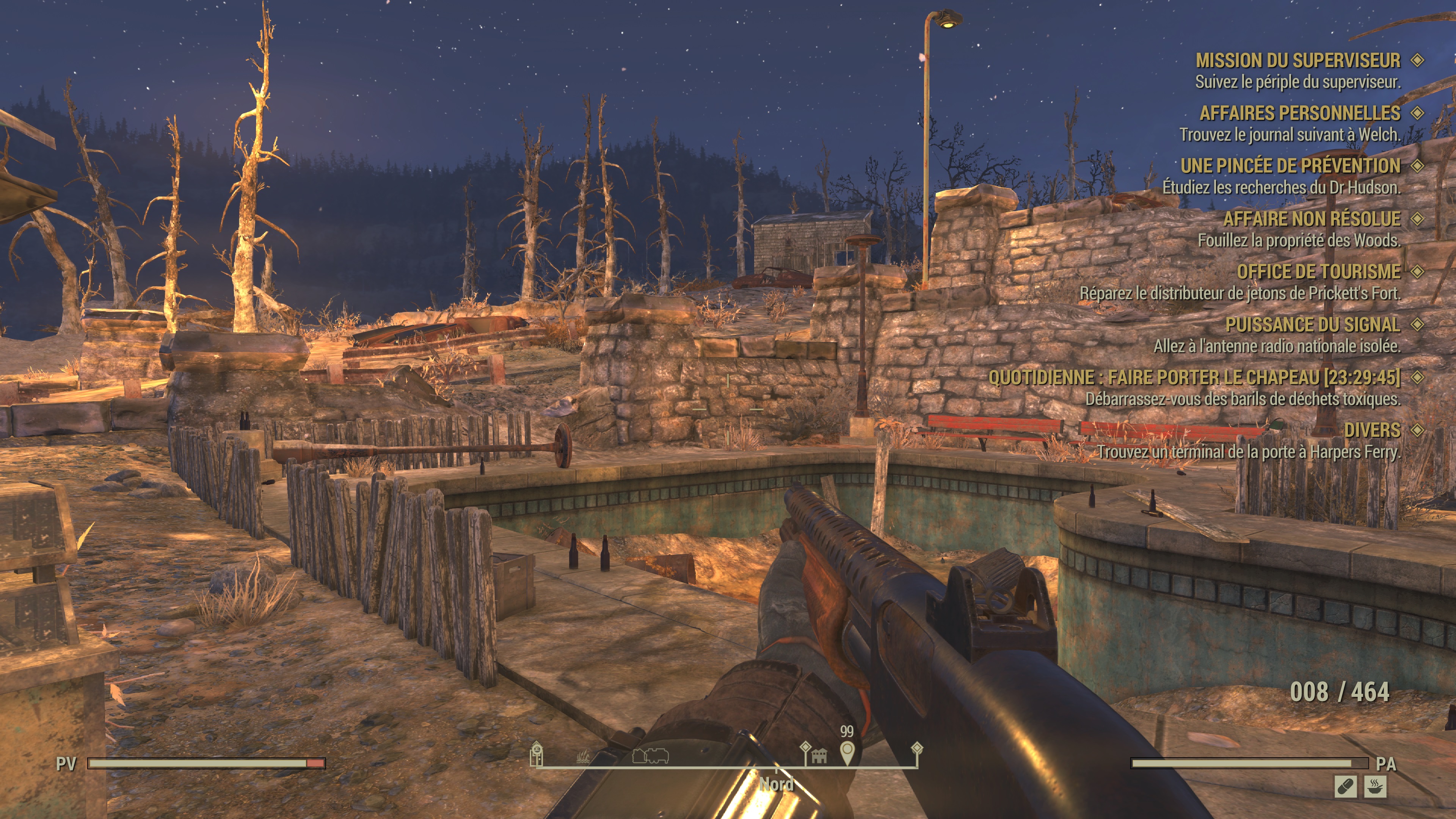Image resolution: width=1456 pixels, height=819 pixels.
Task: Open the Affaires Personnelles quest tracker entry
Action: click(1299, 113)
